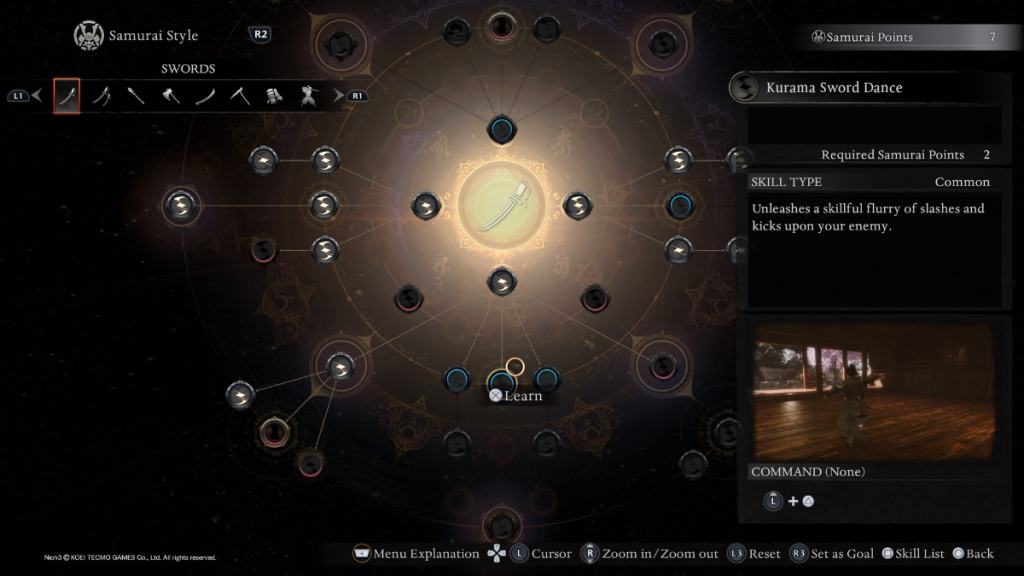The height and width of the screenshot is (576, 1024).
Task: Advance with the next weapon category arrow
Action: pos(338,96)
